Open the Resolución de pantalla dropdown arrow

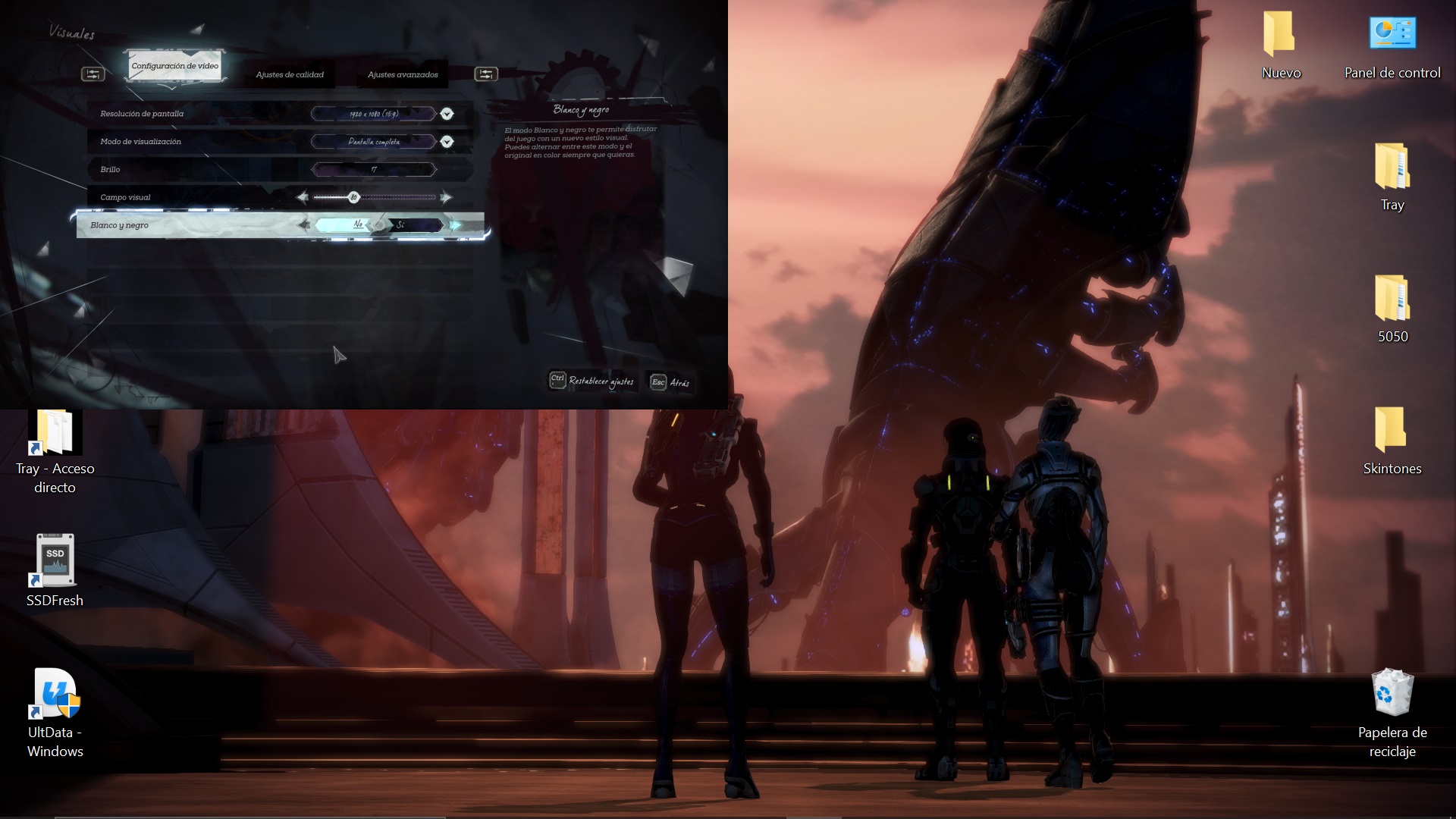pos(447,114)
